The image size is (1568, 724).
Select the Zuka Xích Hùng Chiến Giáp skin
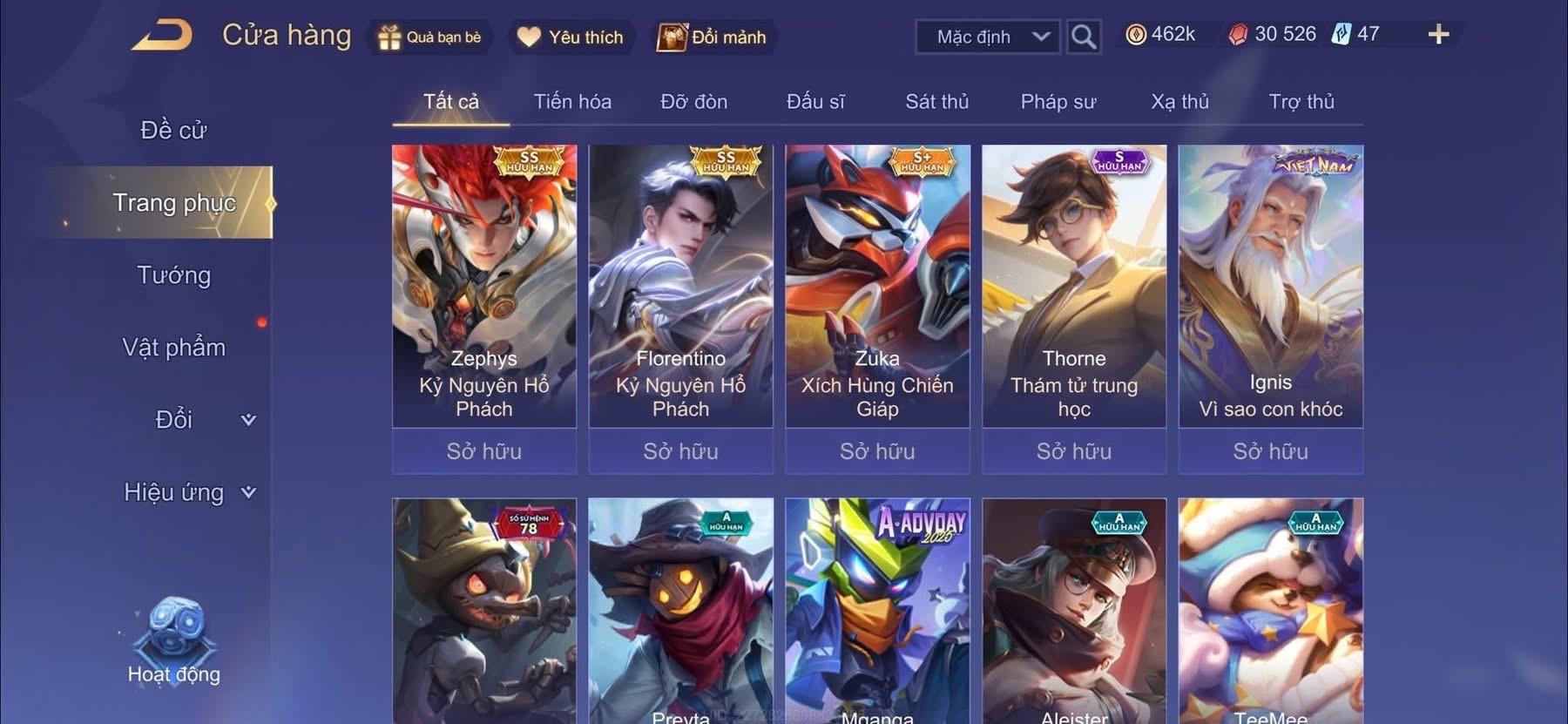877,288
